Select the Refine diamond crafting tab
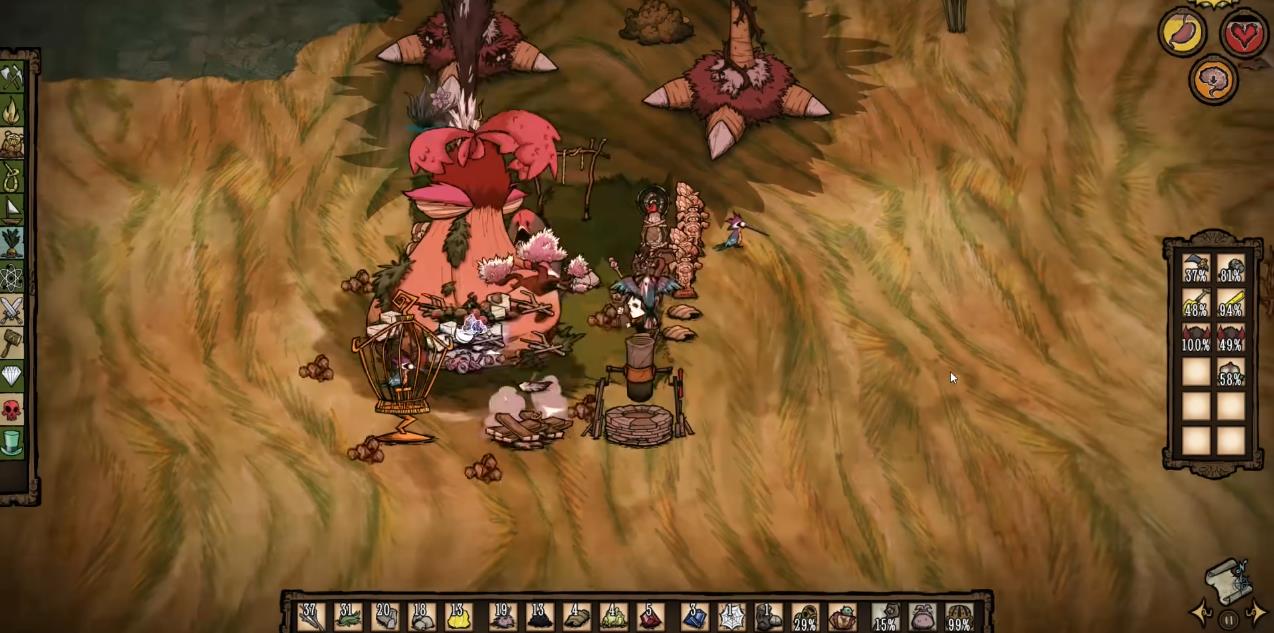1274x633 pixels. click(12, 376)
